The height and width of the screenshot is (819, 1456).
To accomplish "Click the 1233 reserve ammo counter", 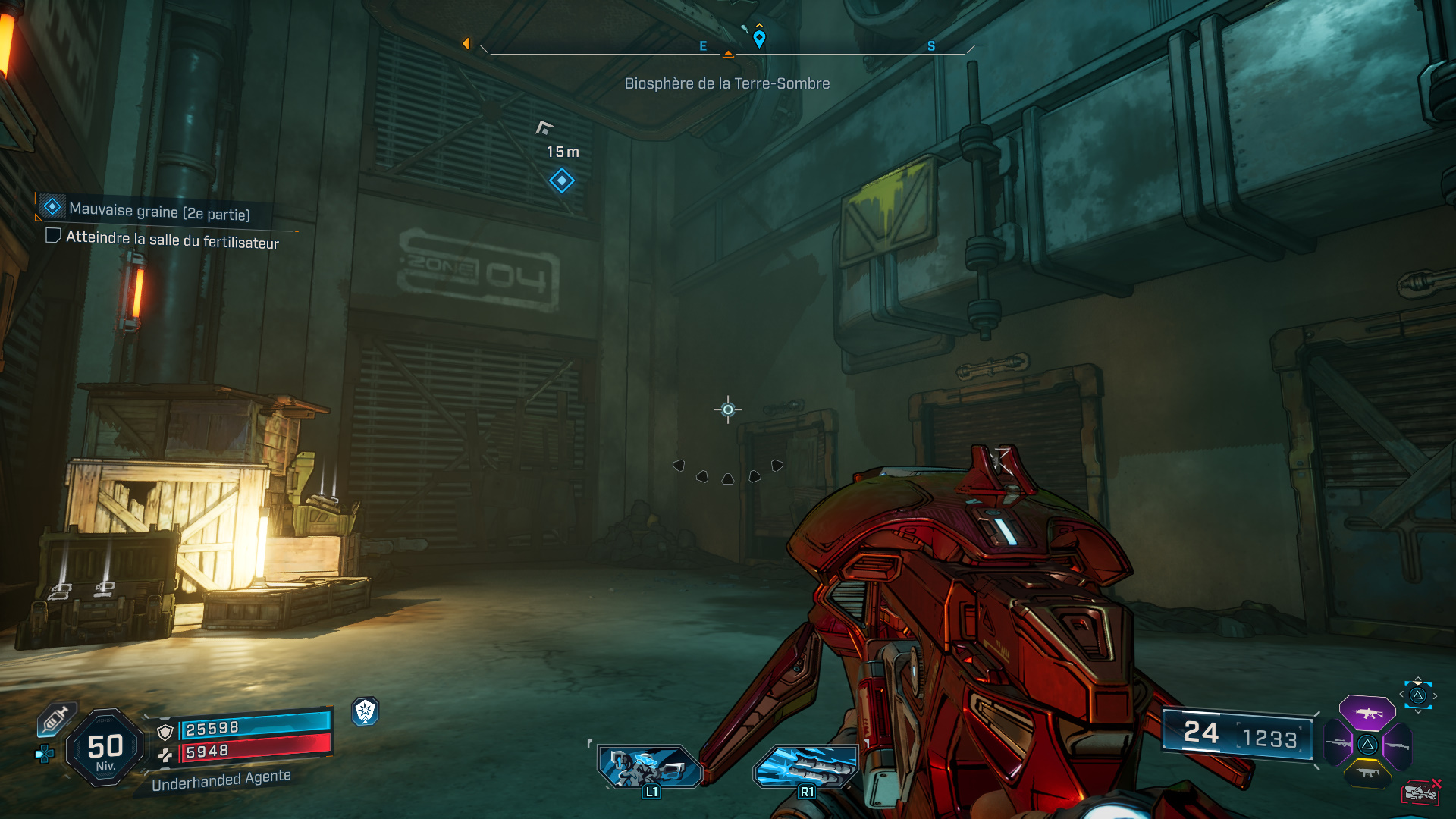I will click(x=1272, y=736).
